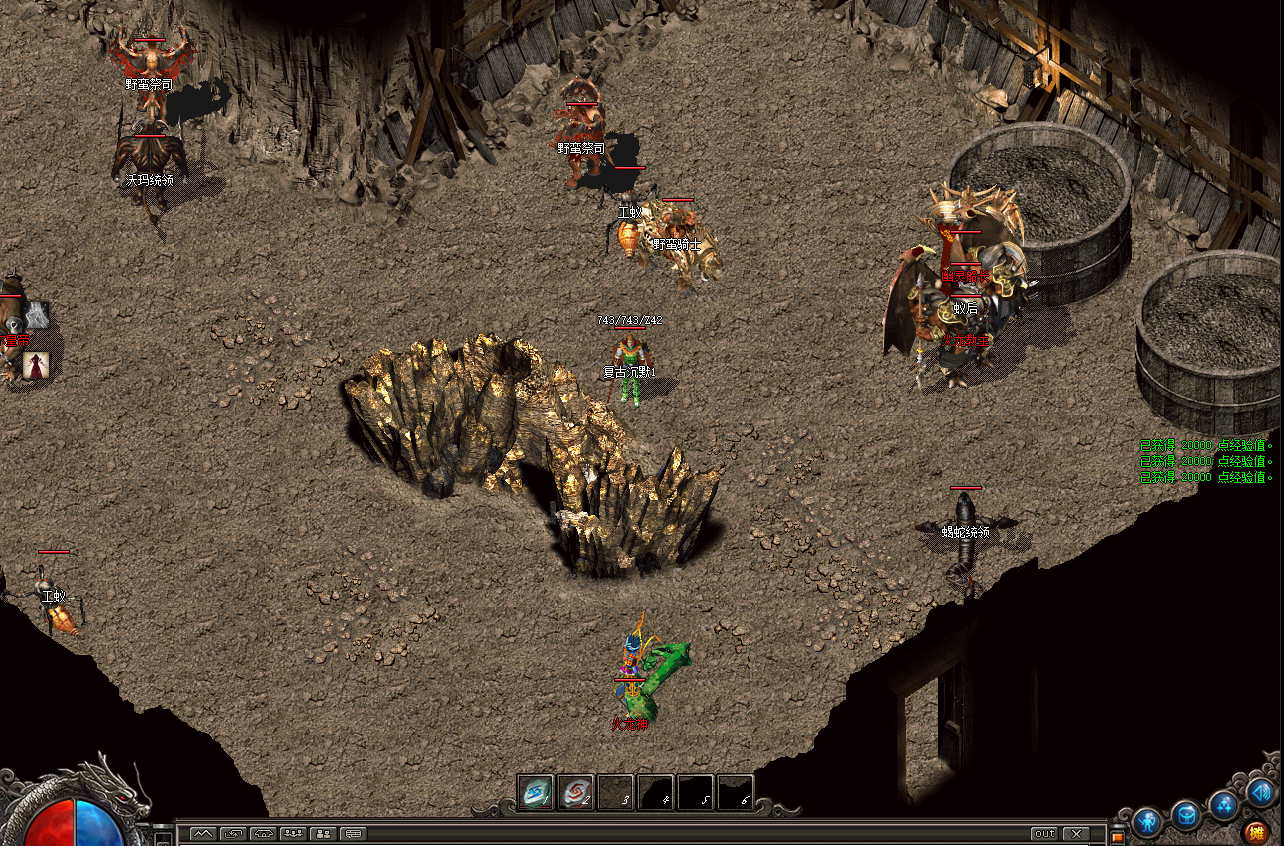1284x846 pixels.
Task: Activate the blue swirl skill in slot 1
Action: (x=536, y=792)
